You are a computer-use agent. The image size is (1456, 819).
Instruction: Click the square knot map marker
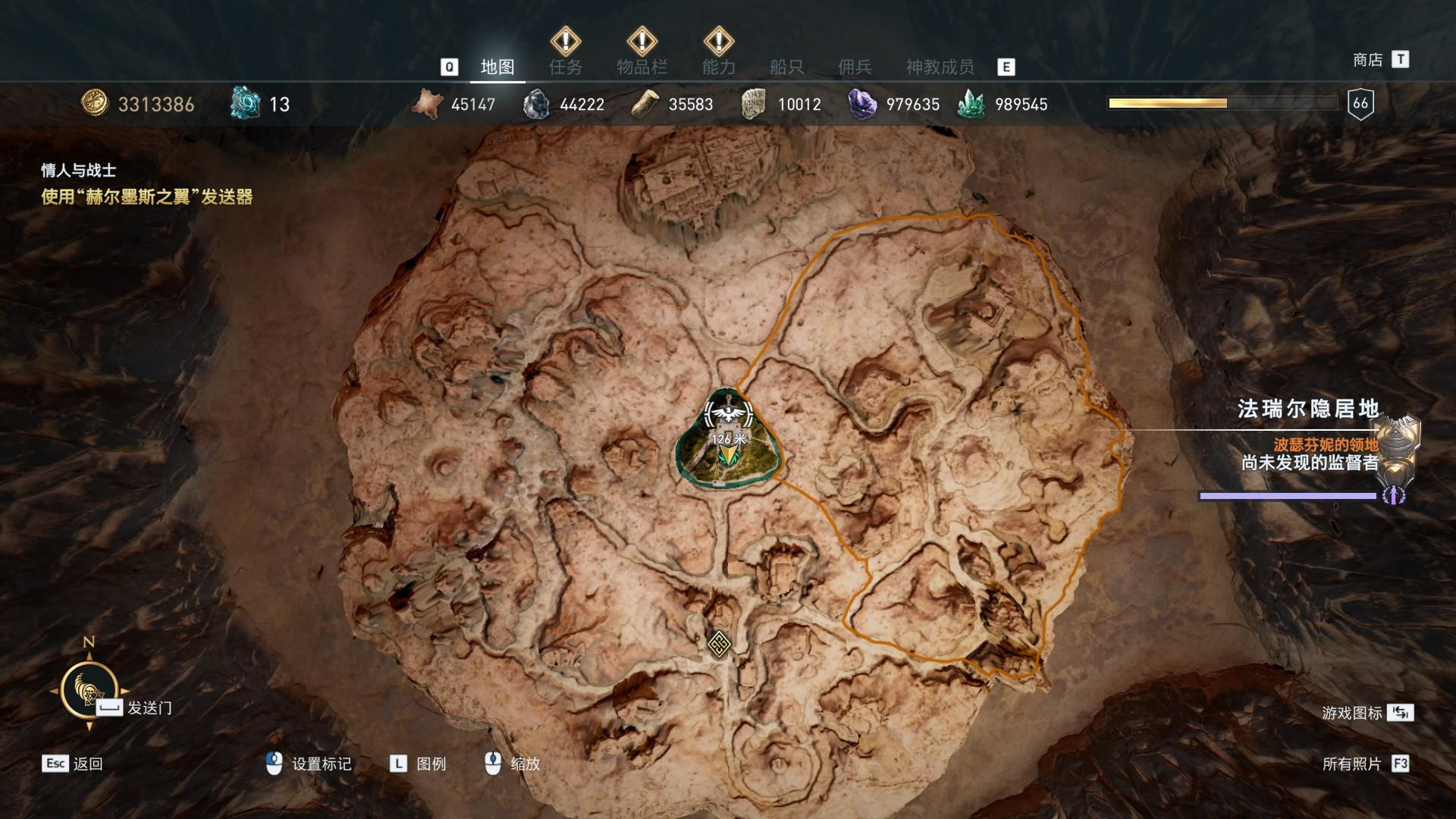718,644
